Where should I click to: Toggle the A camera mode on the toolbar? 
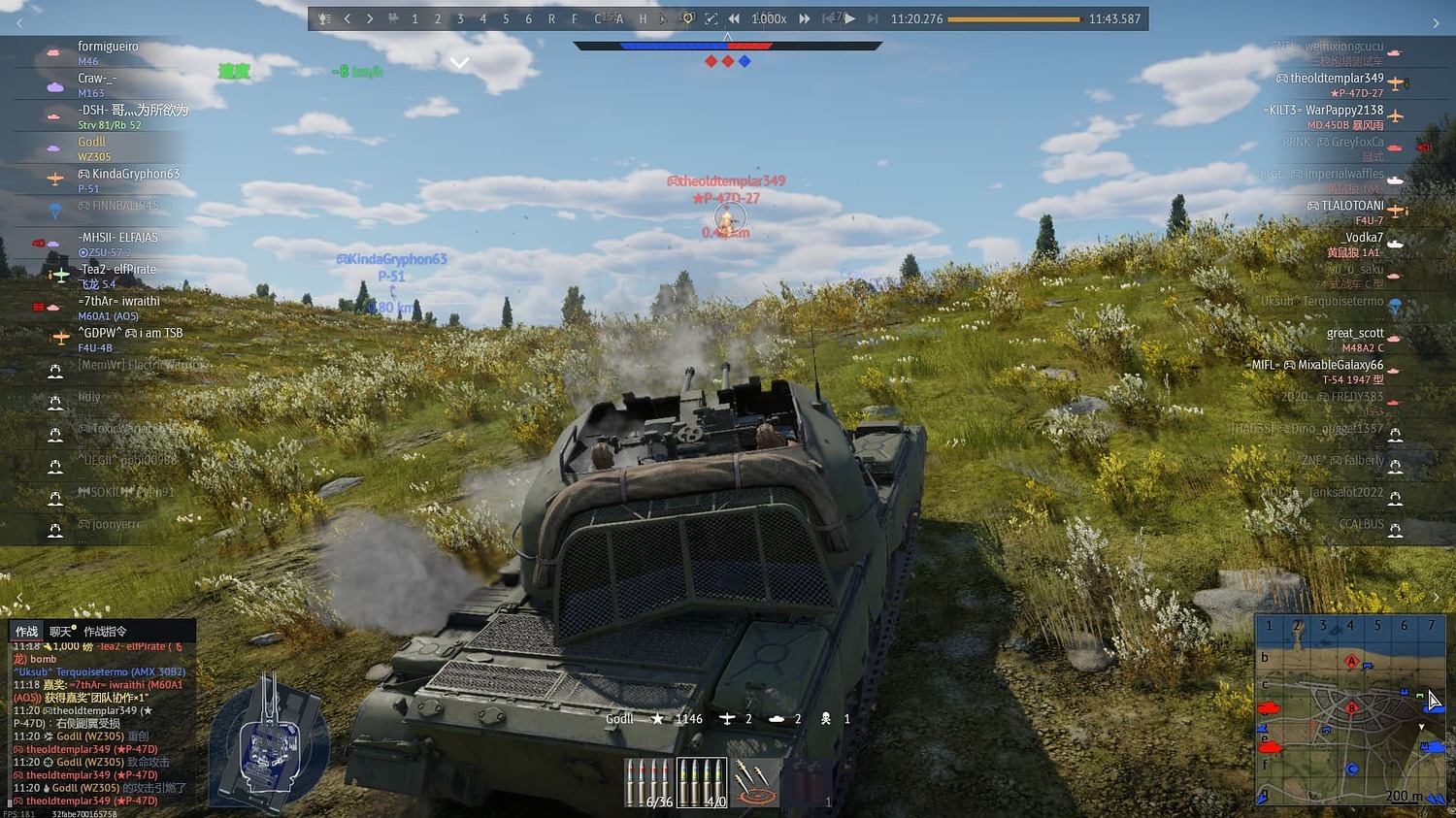tap(619, 17)
